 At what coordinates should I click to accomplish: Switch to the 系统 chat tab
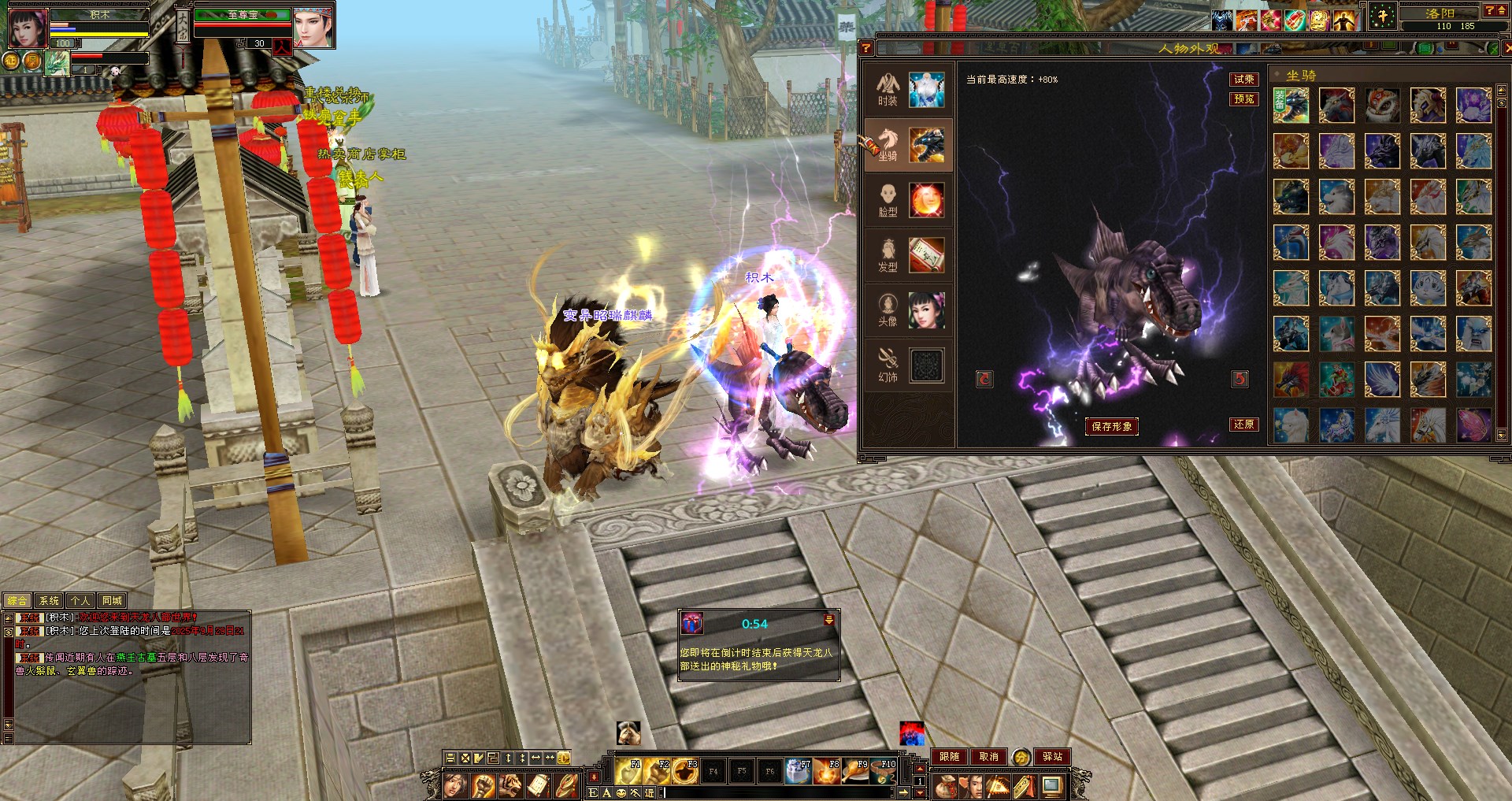pyautogui.click(x=49, y=601)
